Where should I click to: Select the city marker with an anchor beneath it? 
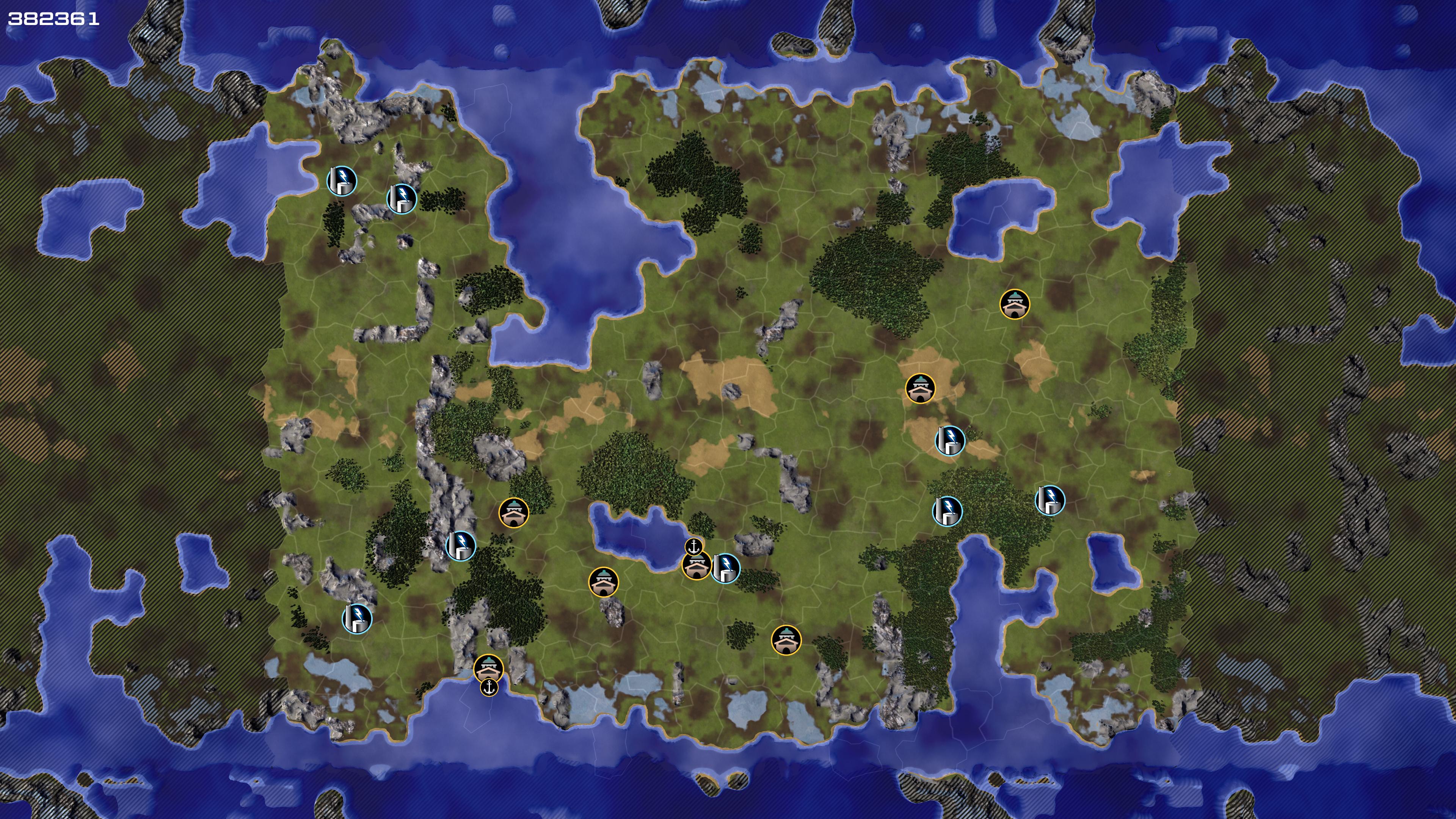pos(488,668)
